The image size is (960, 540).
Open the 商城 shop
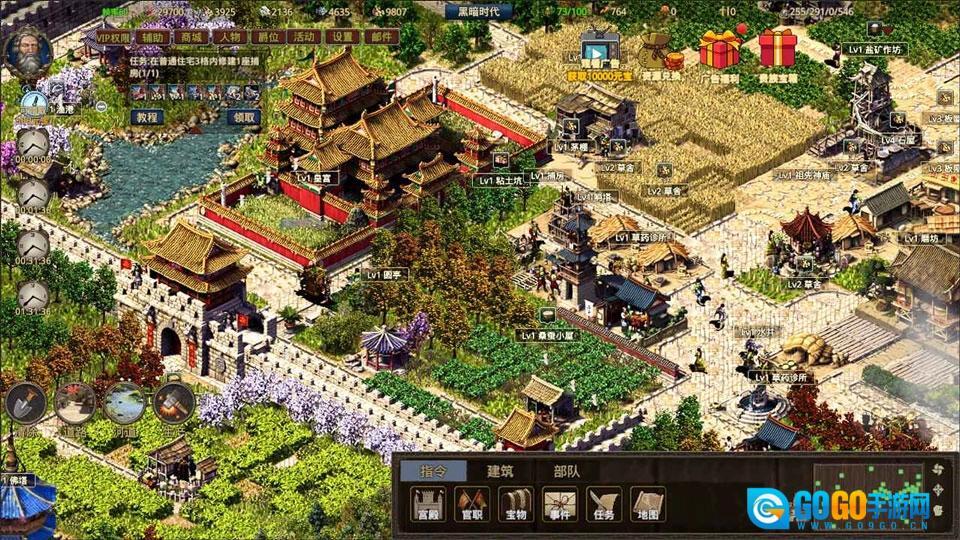(190, 37)
